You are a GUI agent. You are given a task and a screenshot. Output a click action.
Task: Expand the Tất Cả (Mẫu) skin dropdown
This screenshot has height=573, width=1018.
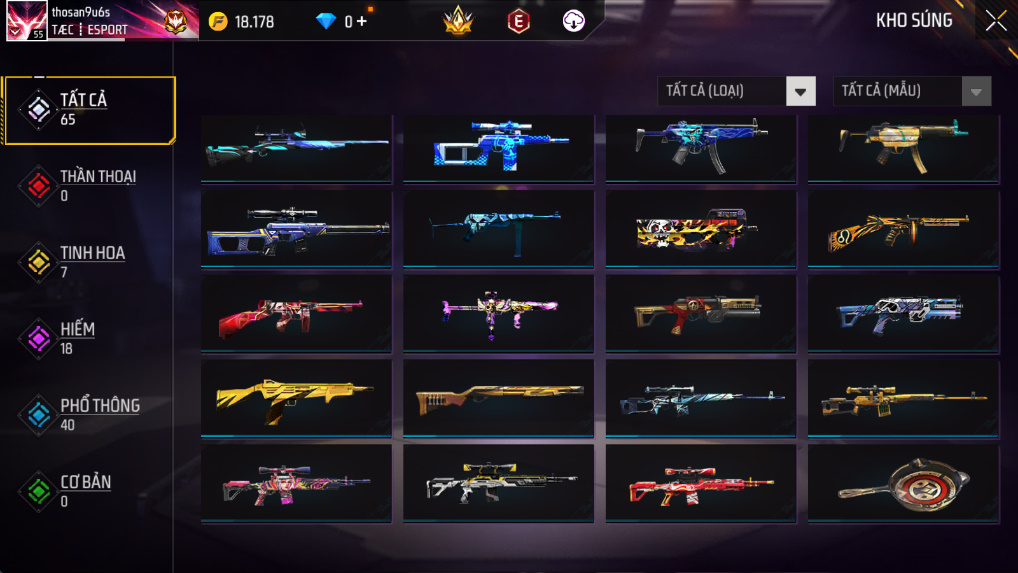coord(912,91)
